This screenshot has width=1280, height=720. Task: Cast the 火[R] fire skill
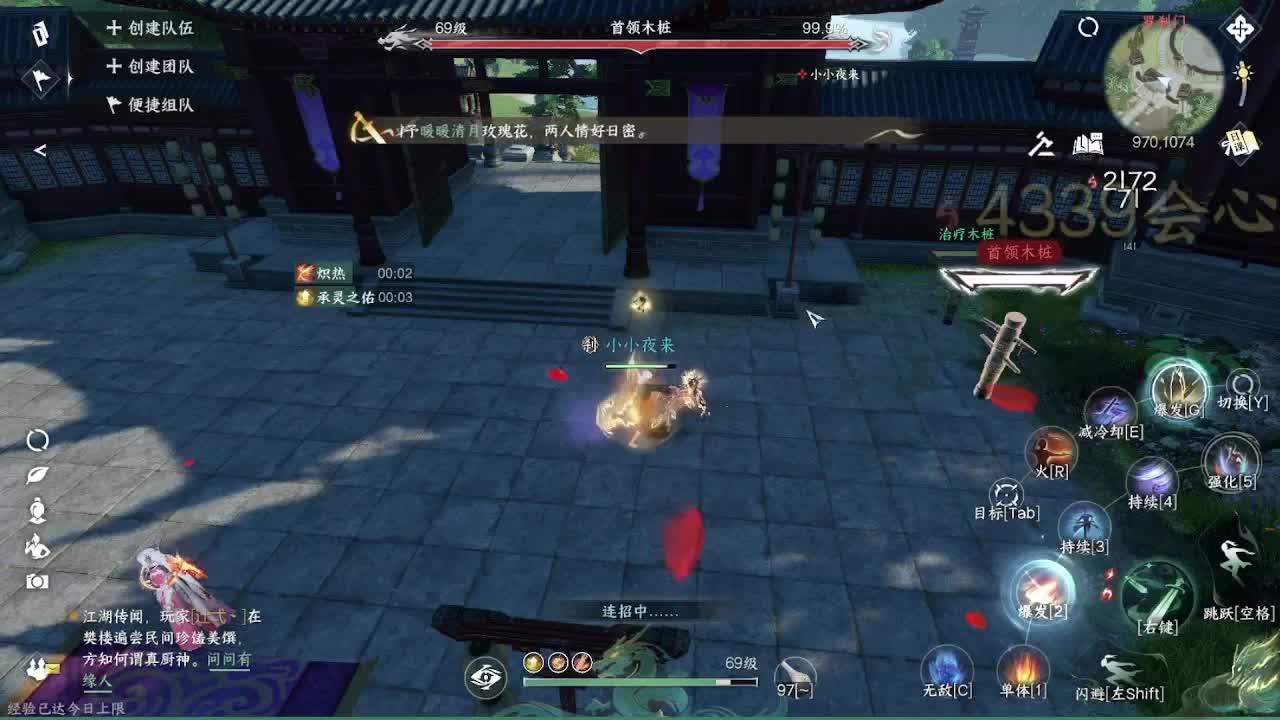pos(1051,452)
